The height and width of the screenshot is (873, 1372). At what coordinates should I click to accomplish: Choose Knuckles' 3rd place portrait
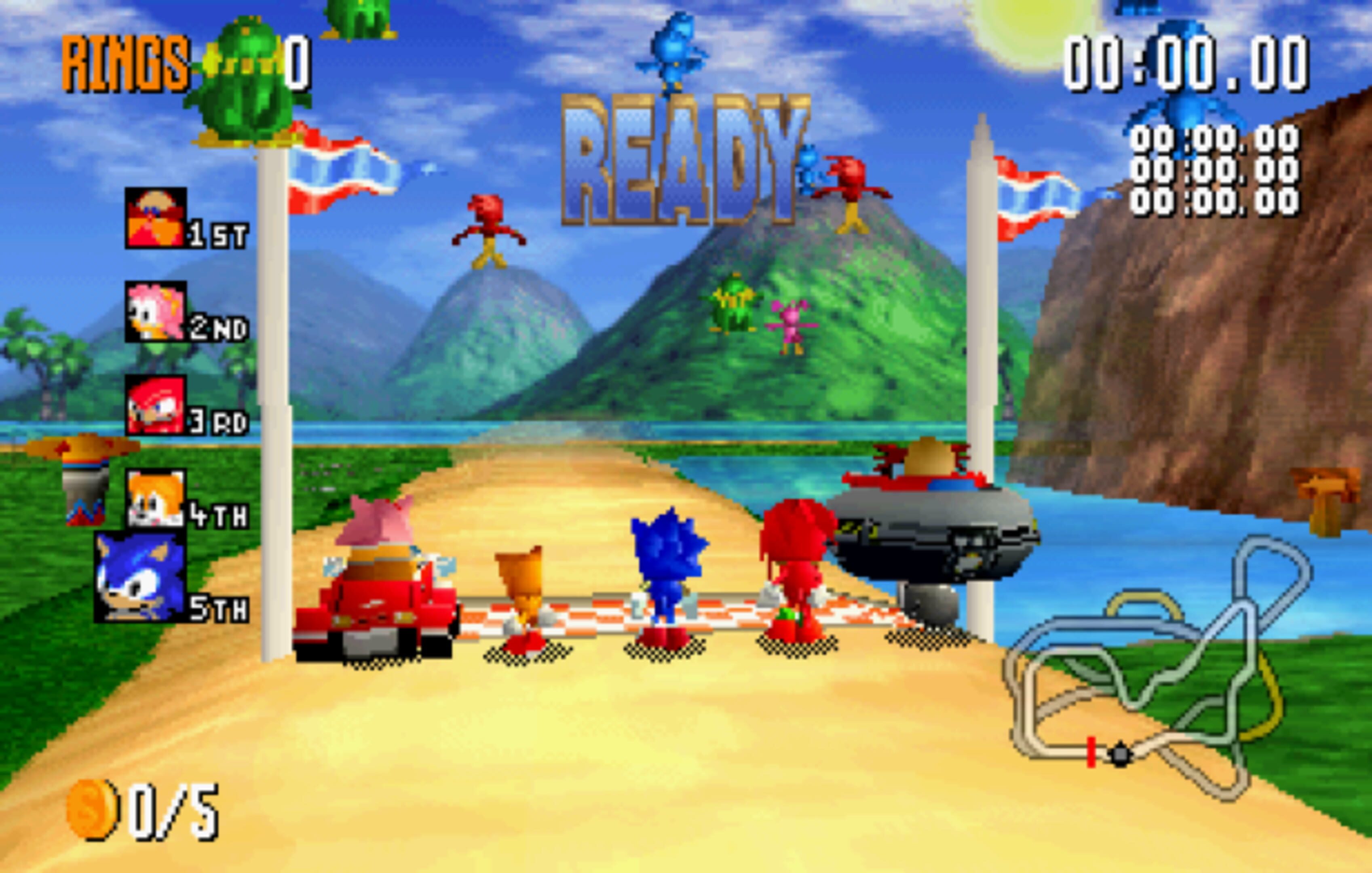point(156,405)
